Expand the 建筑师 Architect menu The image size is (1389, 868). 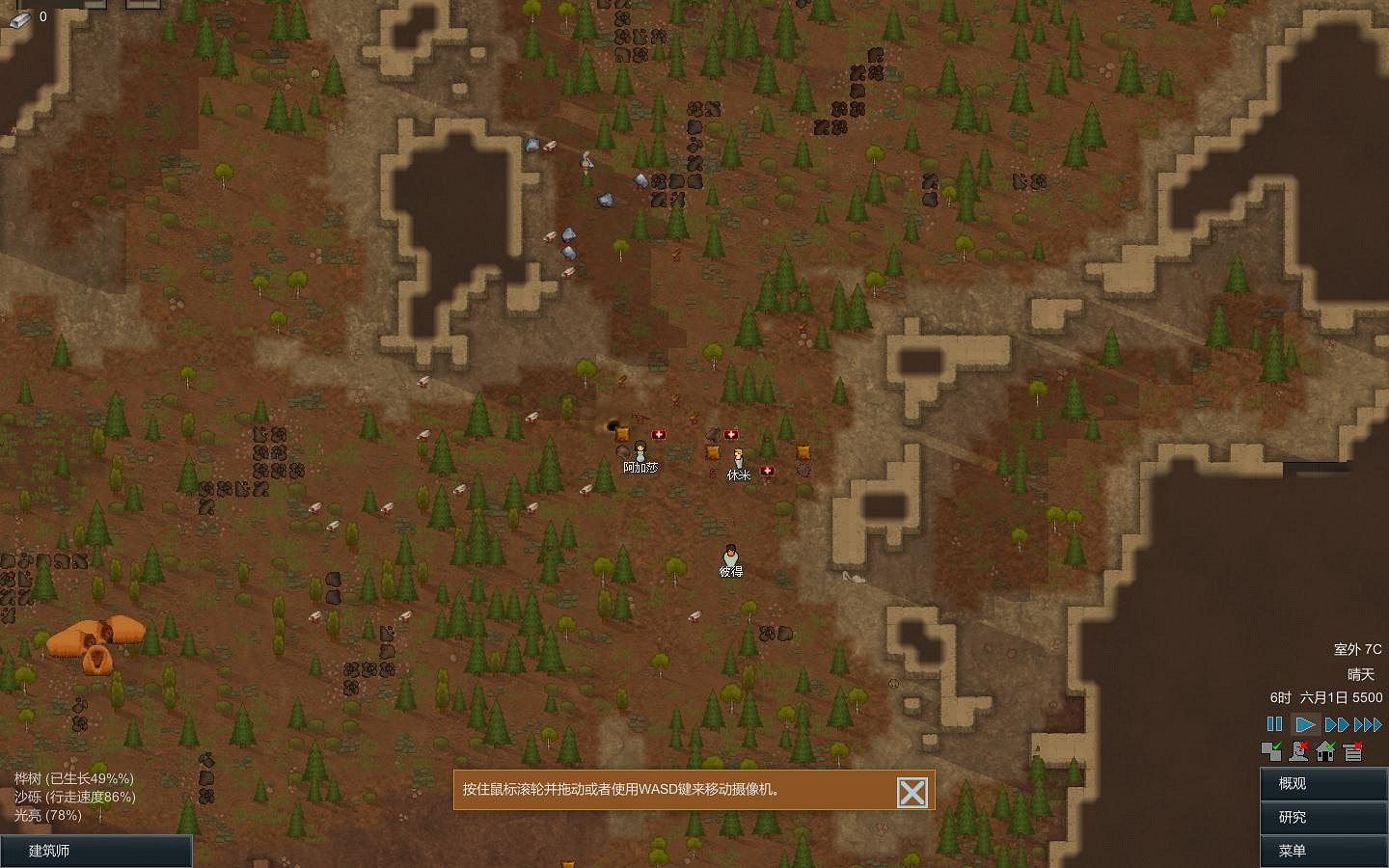(96, 851)
